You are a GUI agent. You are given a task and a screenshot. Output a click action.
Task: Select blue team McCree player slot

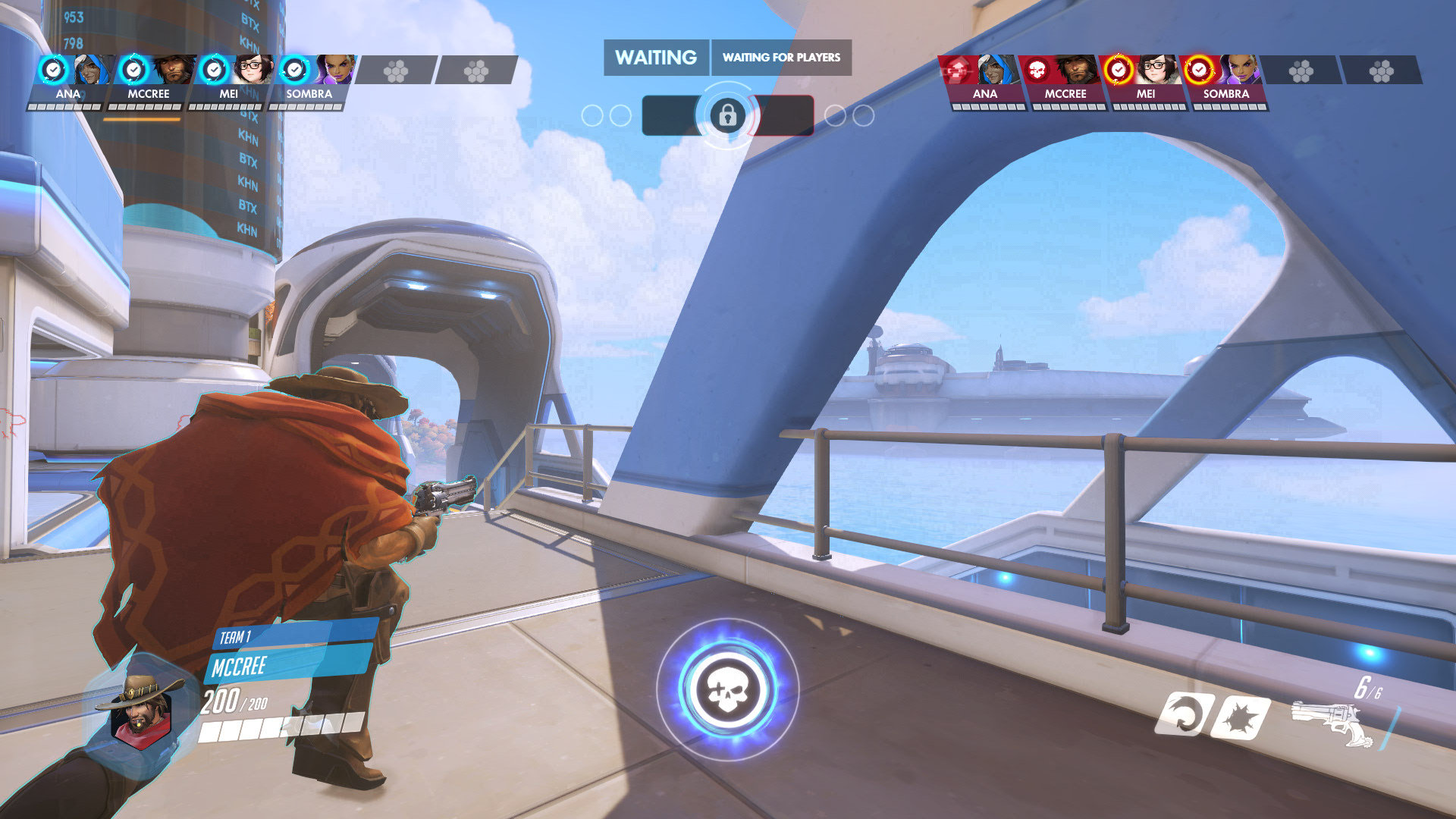coord(149,80)
